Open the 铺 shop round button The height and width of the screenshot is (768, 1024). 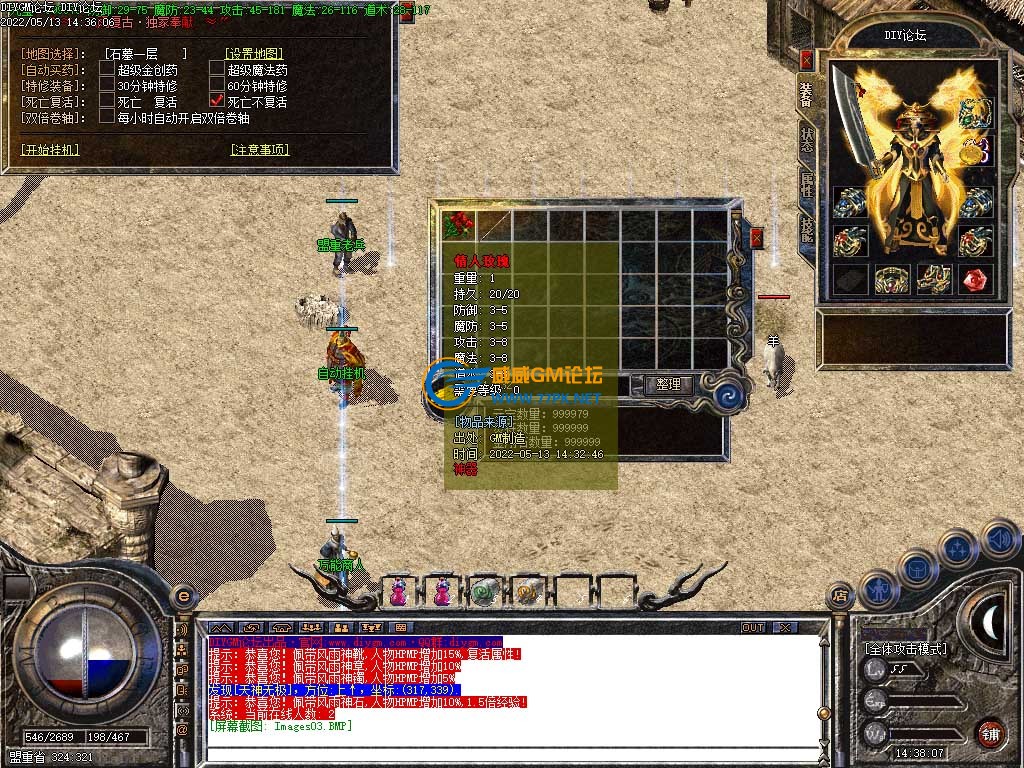click(990, 733)
